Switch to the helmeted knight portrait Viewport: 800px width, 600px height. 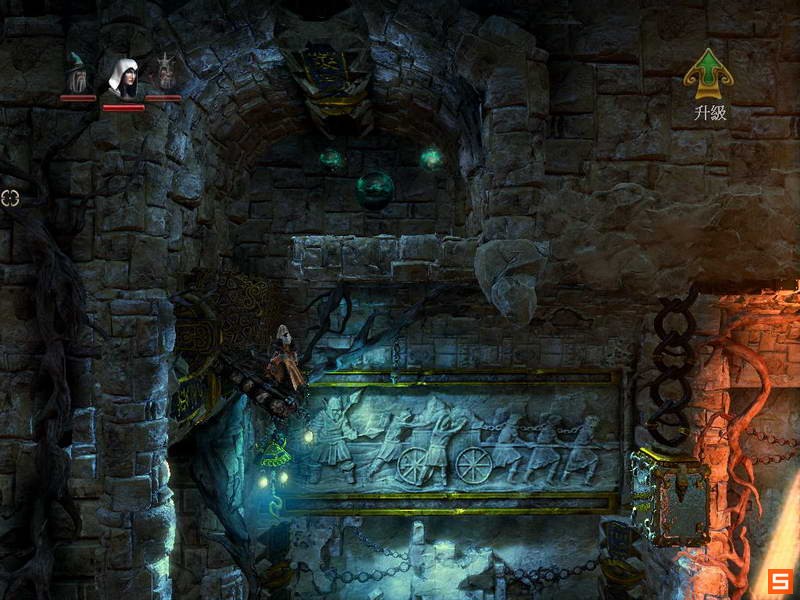click(164, 74)
